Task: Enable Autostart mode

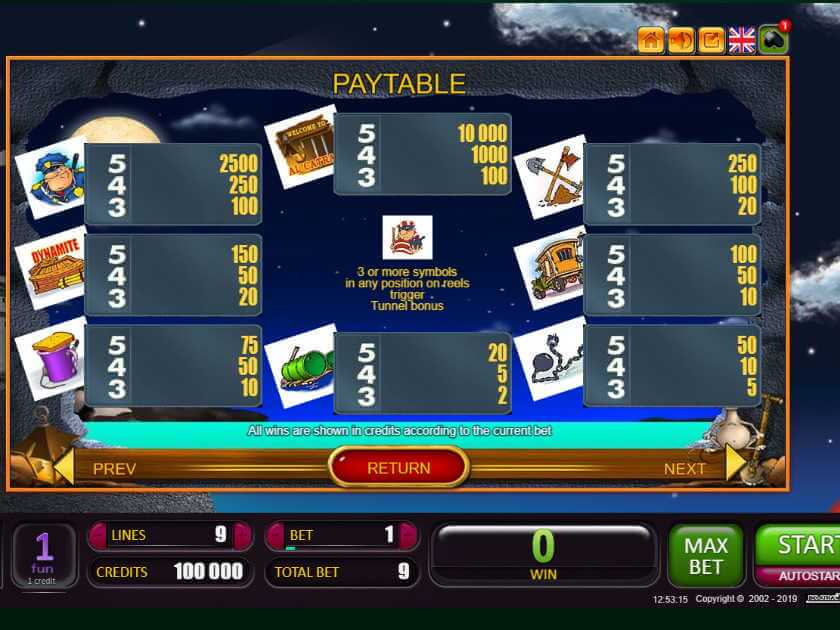Action: pos(800,577)
